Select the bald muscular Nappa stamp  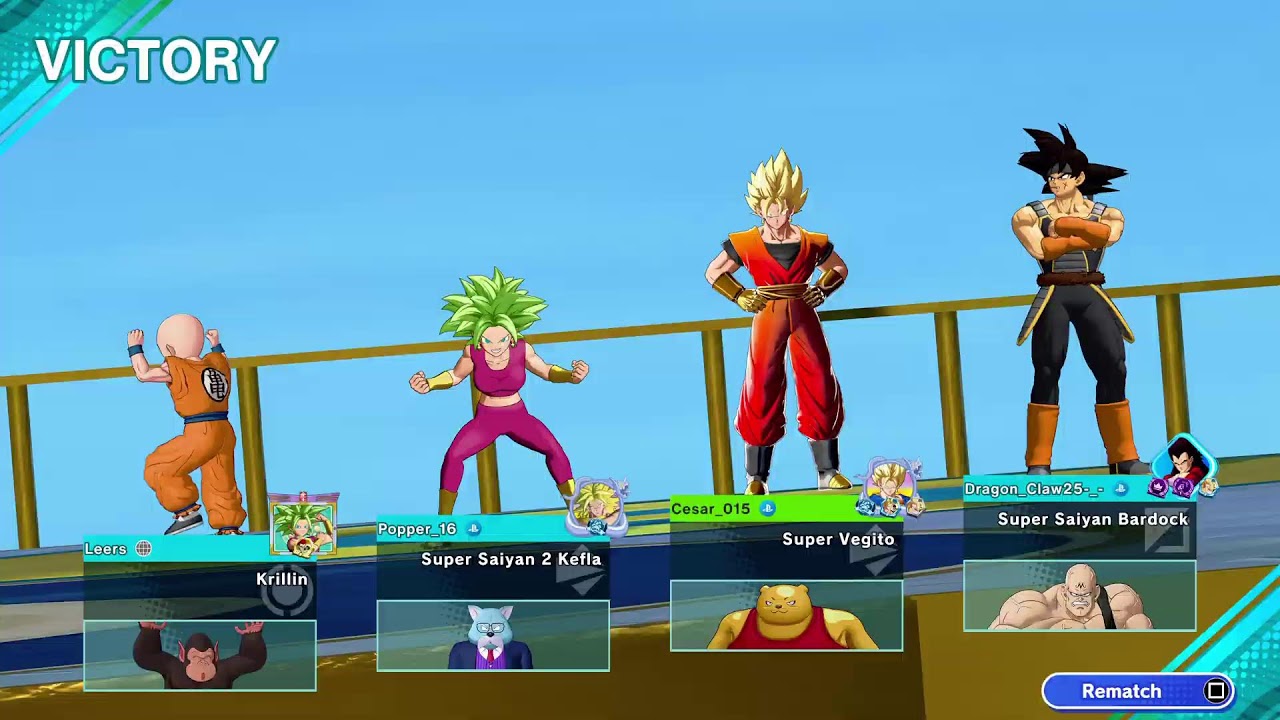[1079, 596]
